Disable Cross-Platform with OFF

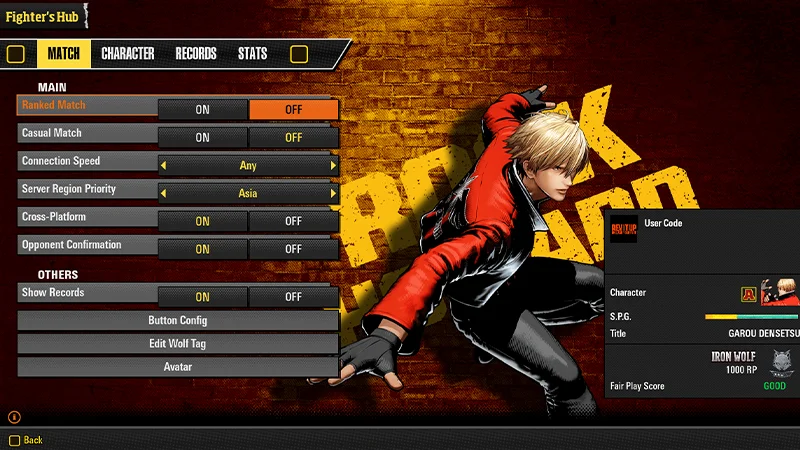(x=293, y=222)
